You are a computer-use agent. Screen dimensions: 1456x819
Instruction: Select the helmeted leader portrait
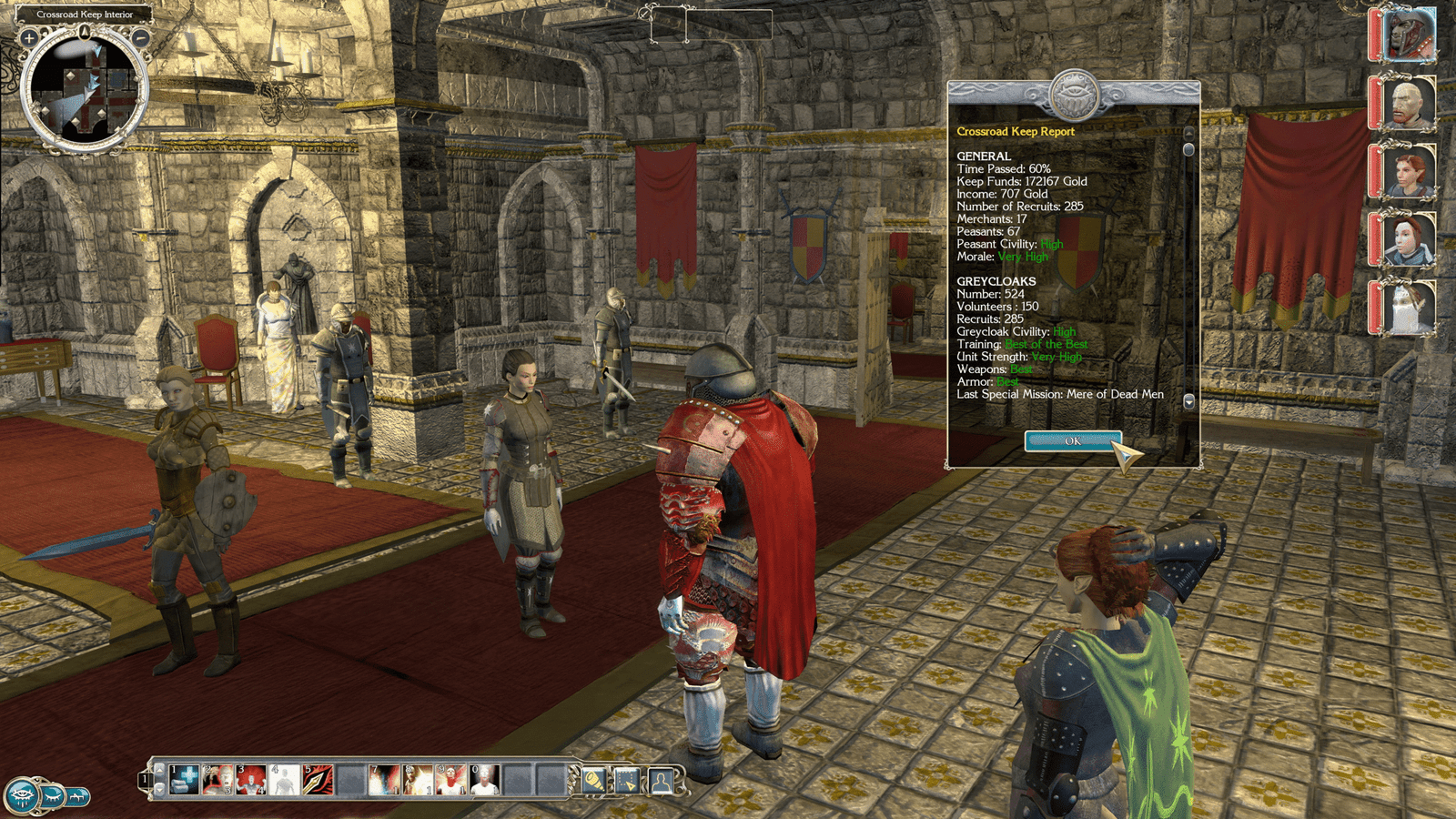click(x=1408, y=34)
